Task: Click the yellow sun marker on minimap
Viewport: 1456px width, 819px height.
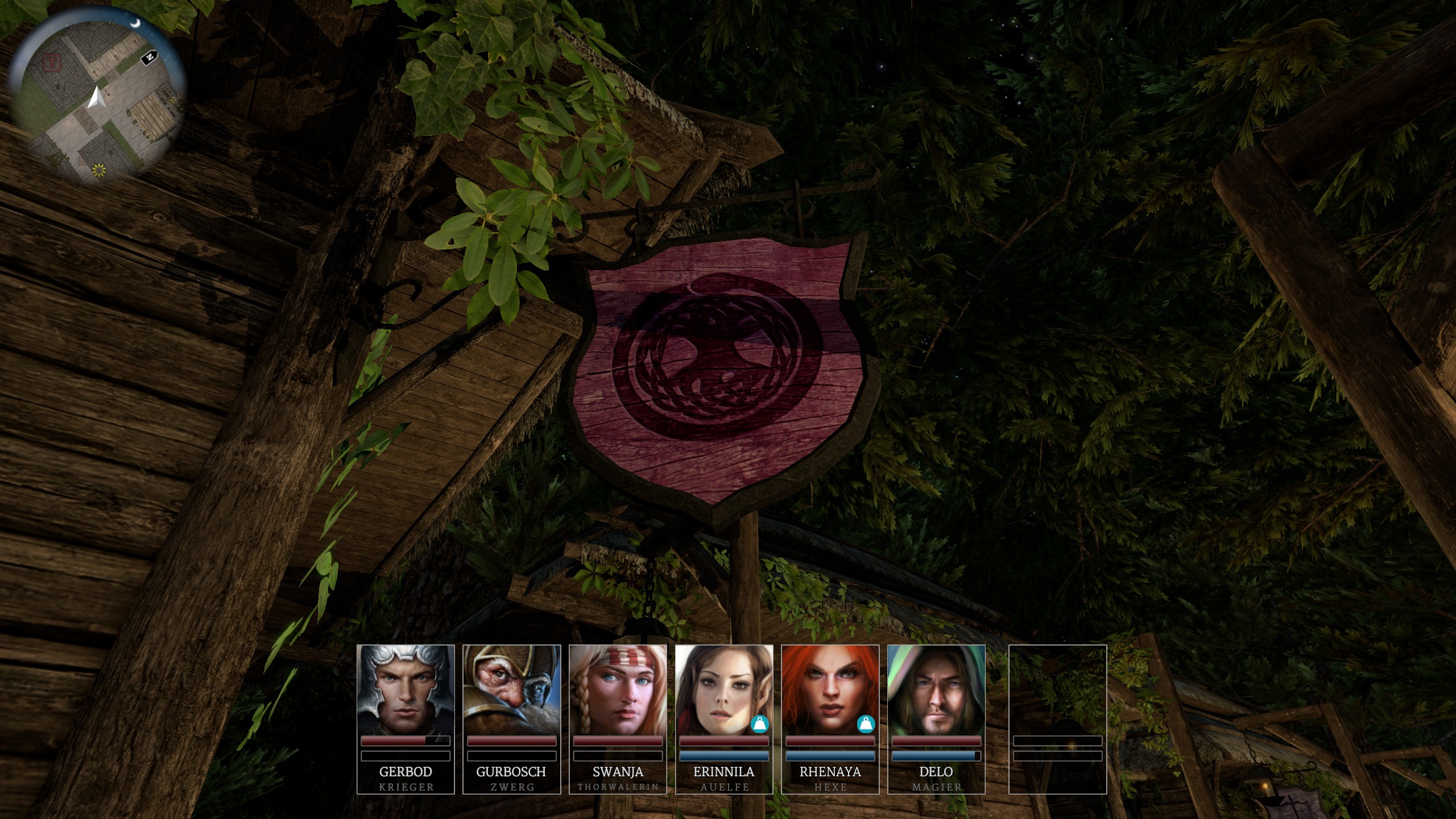Action: (x=100, y=169)
